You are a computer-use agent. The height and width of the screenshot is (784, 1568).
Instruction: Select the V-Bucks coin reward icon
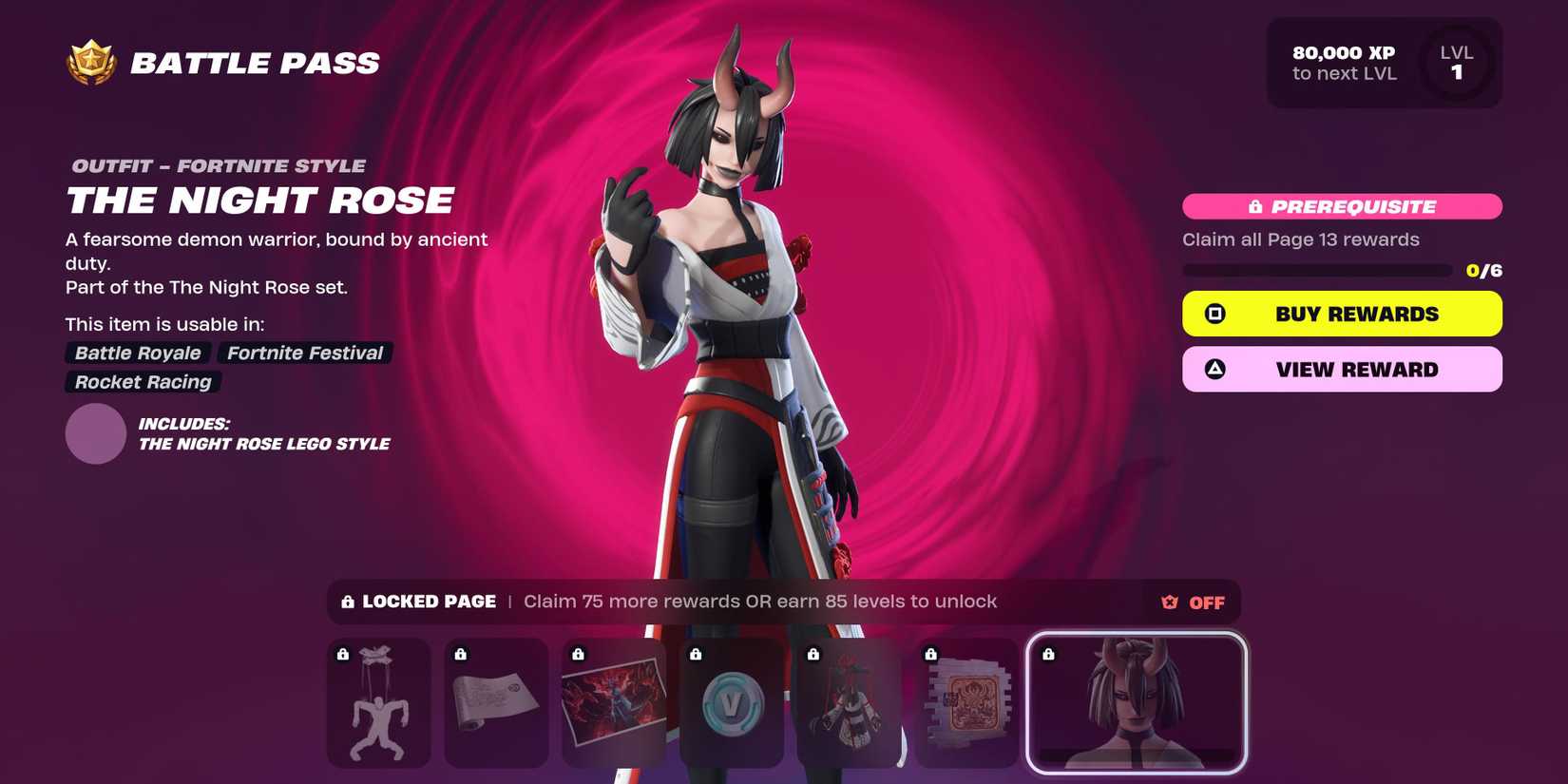tap(732, 703)
